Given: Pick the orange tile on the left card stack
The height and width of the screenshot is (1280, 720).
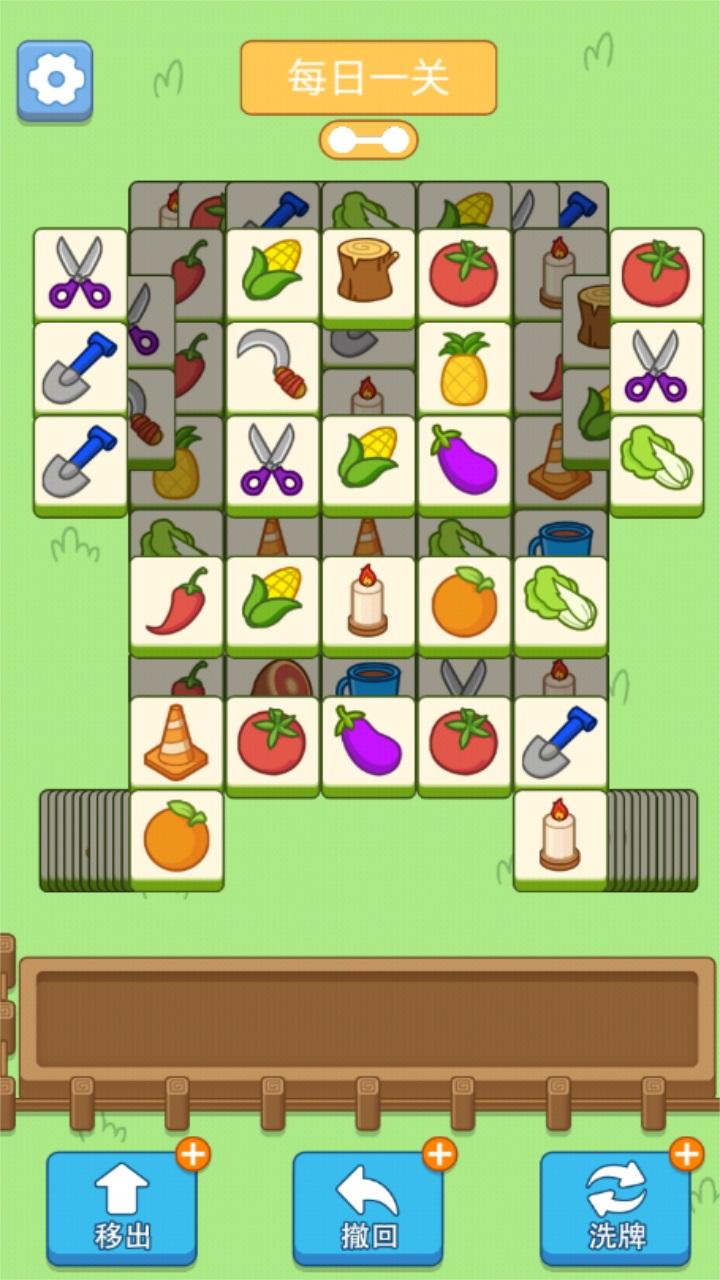Looking at the screenshot, I should point(176,836).
